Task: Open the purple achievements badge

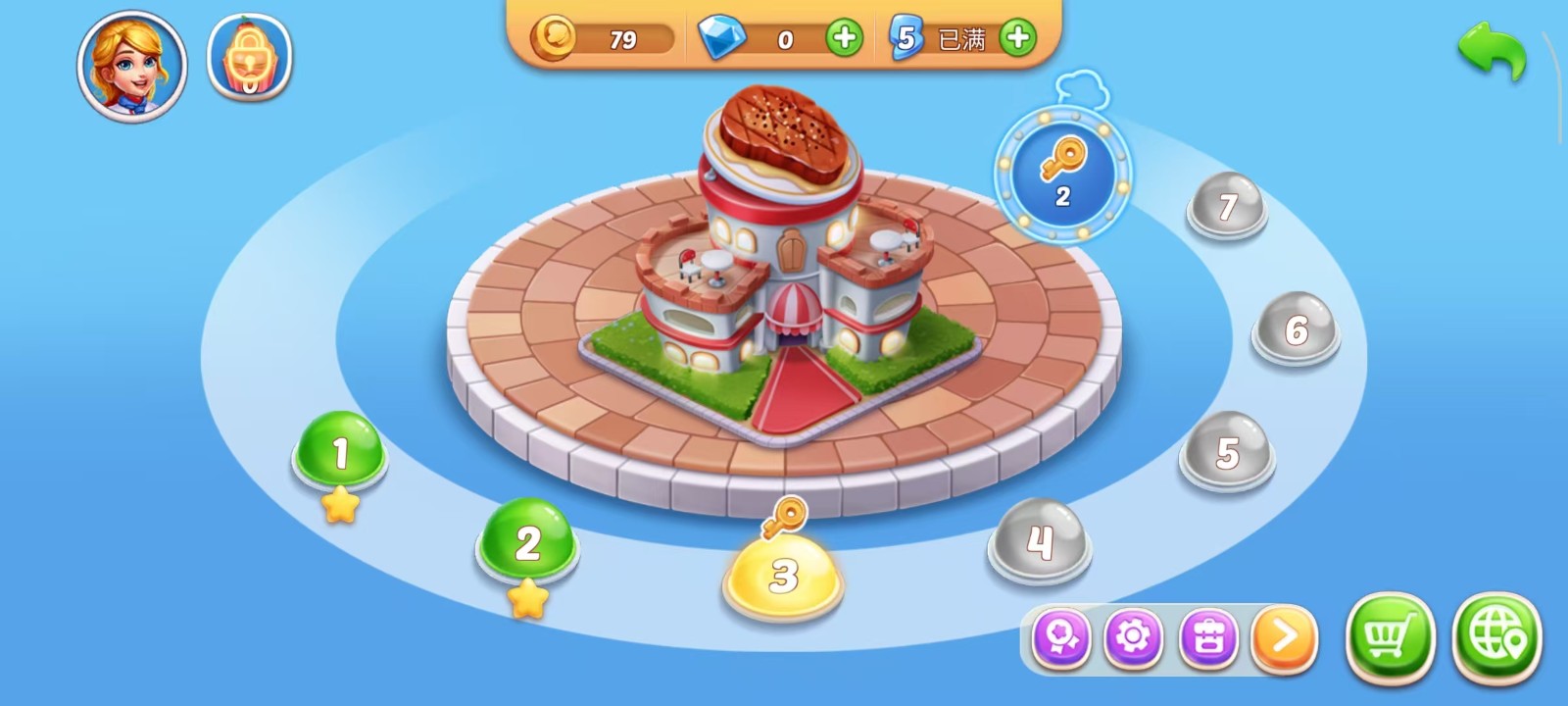Action: click(1061, 638)
